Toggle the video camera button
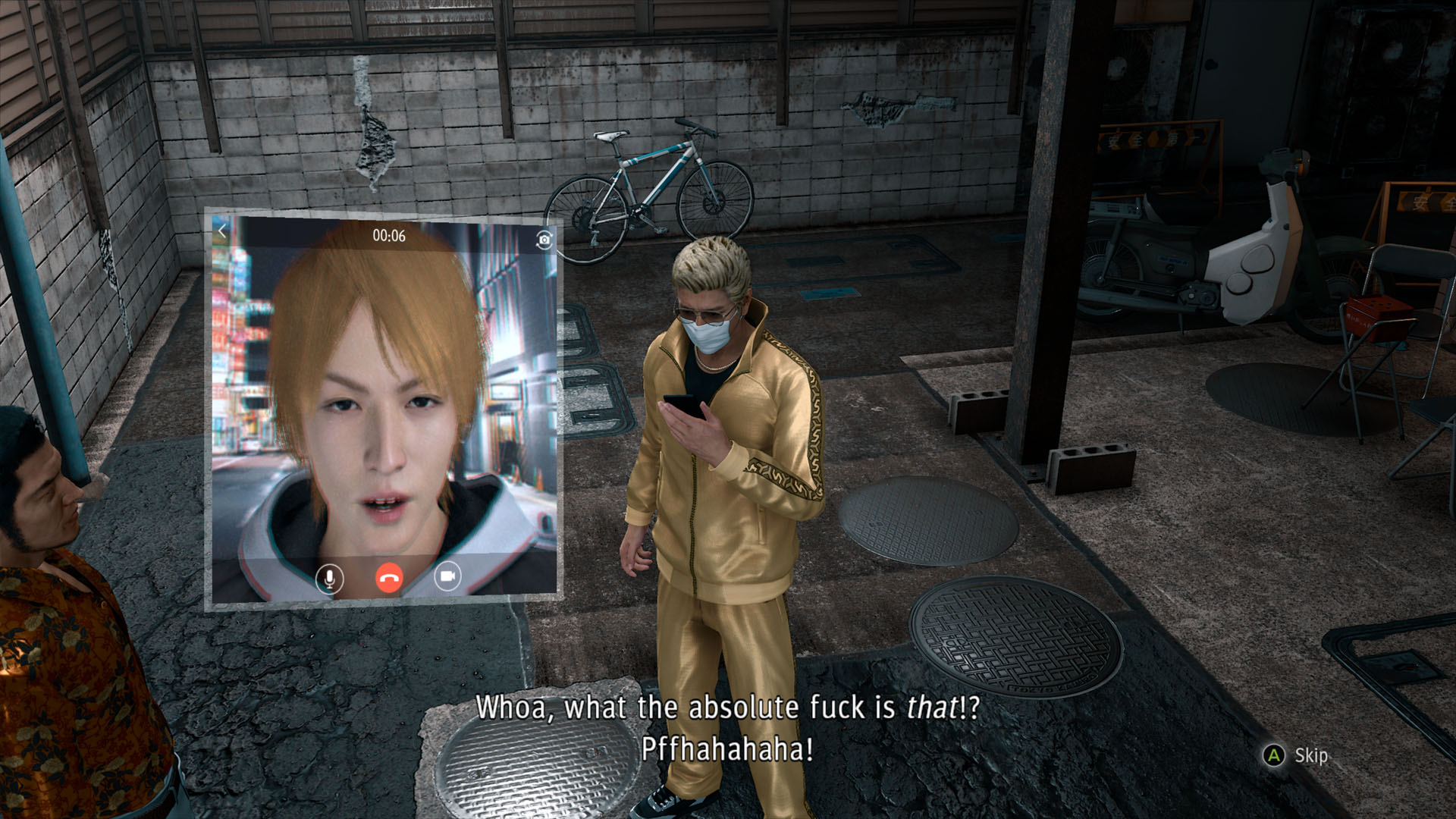 pyautogui.click(x=447, y=577)
